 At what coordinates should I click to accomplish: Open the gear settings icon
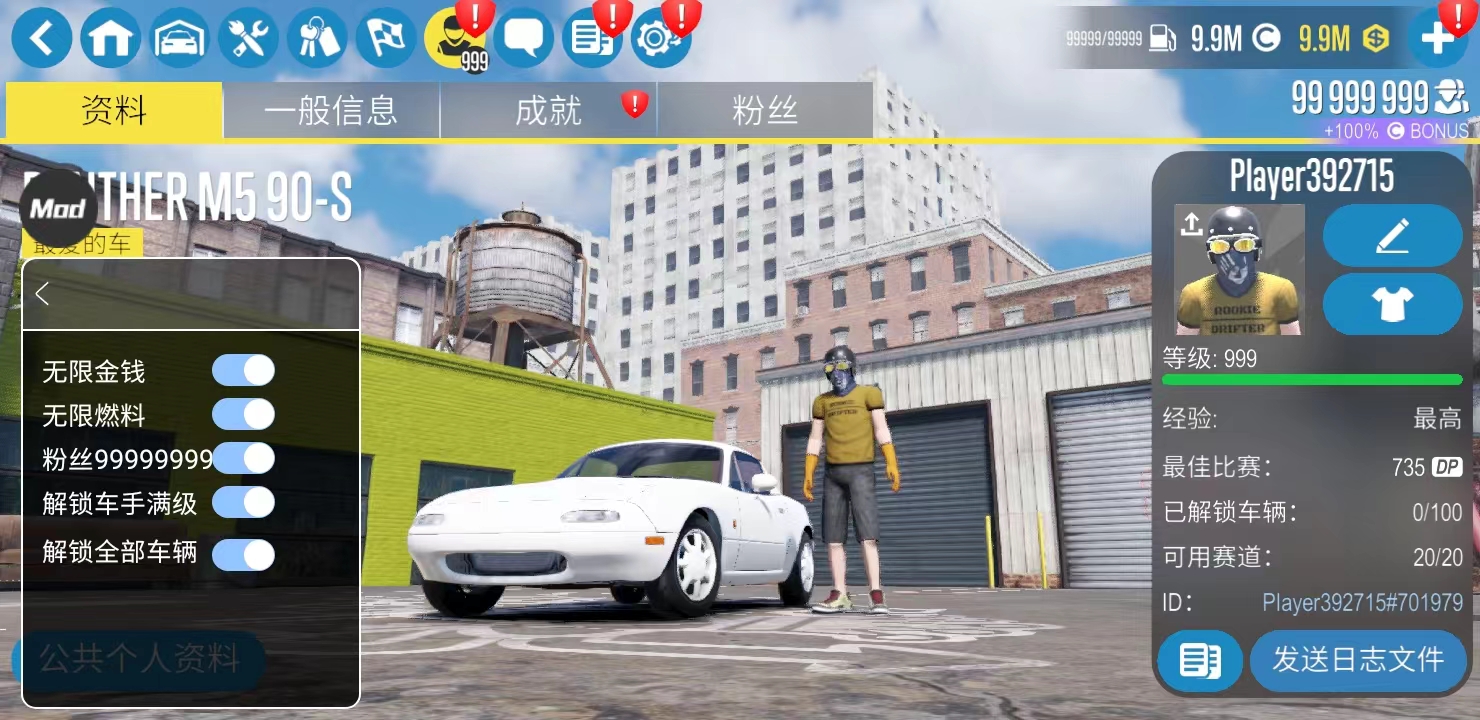659,39
